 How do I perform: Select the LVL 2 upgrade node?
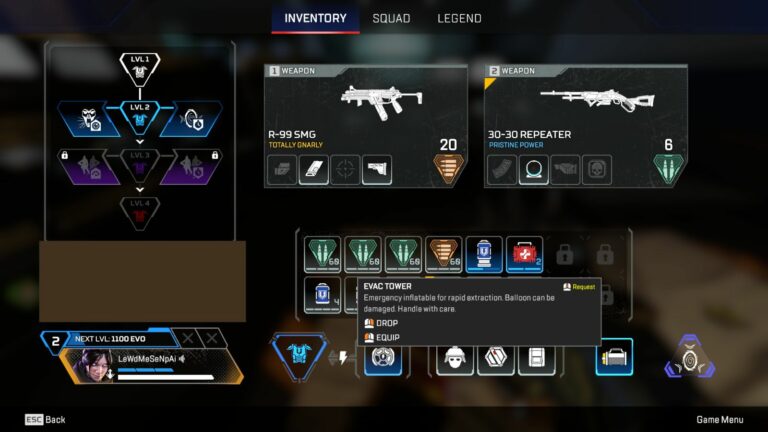pos(140,116)
